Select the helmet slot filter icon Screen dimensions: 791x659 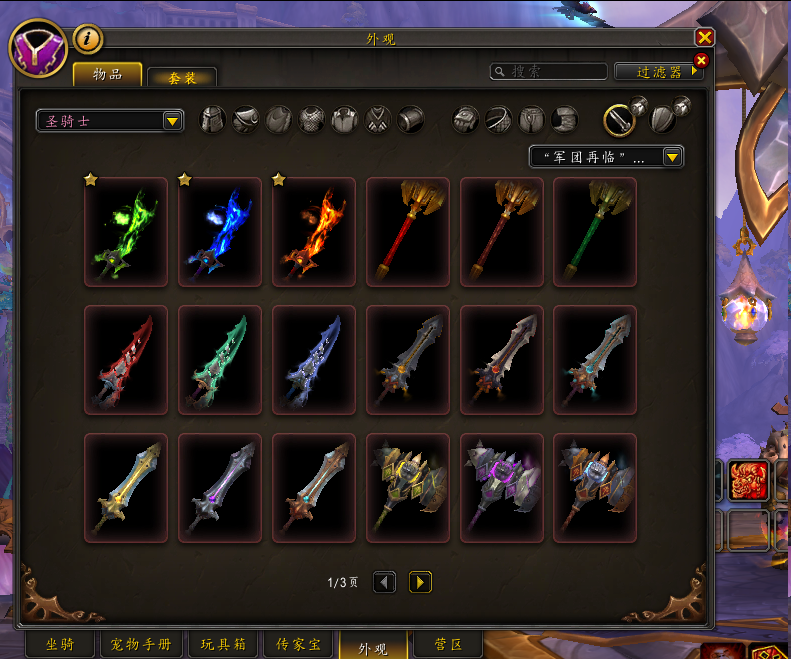(x=214, y=120)
